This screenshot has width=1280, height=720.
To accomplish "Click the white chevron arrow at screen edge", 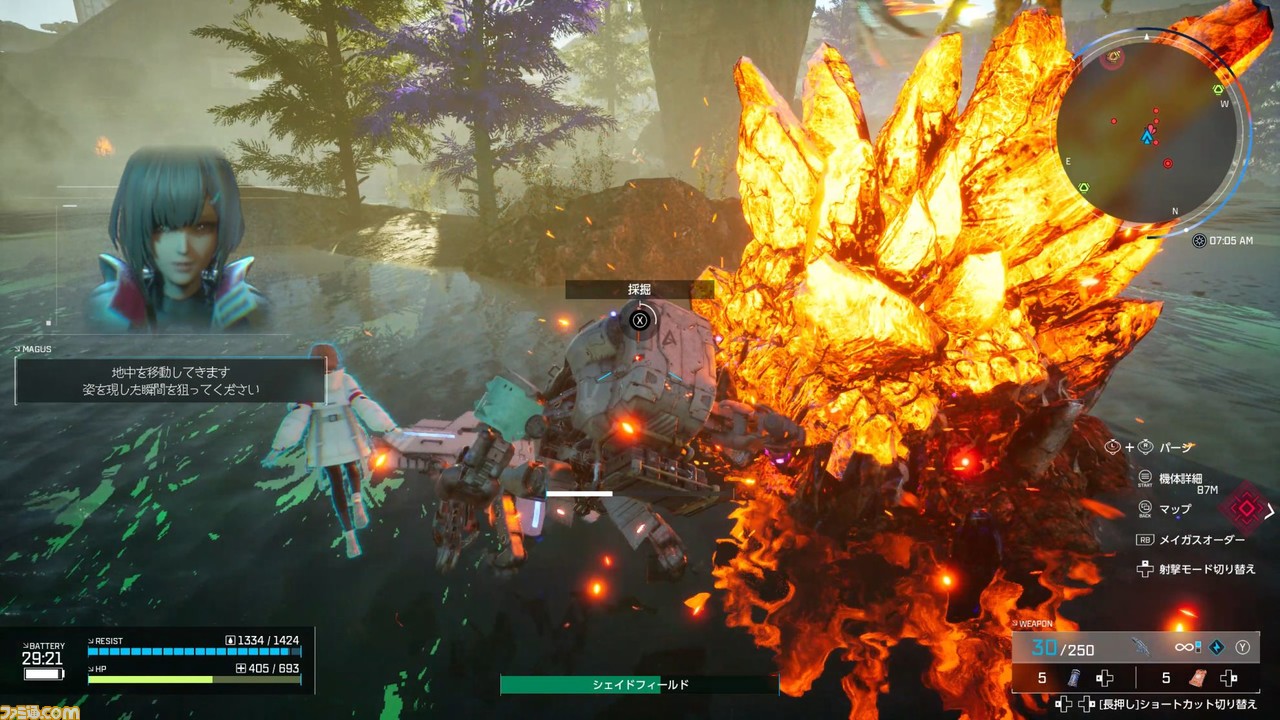I will click(x=1270, y=511).
